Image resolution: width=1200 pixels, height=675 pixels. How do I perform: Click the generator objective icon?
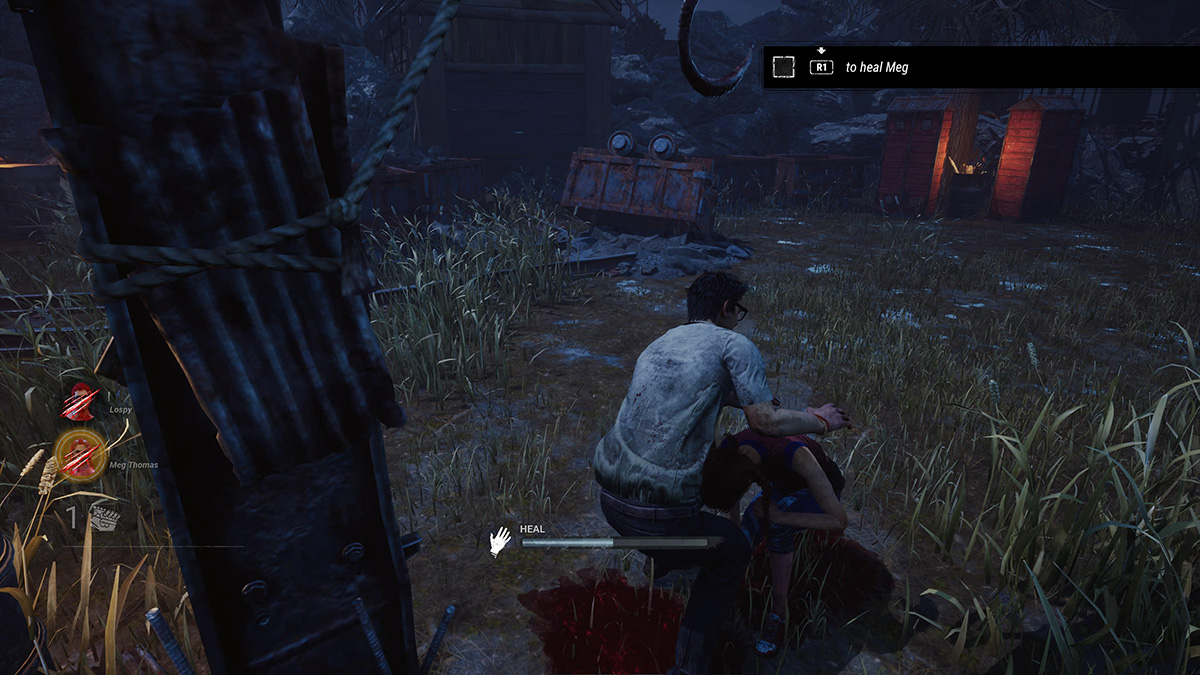105,515
